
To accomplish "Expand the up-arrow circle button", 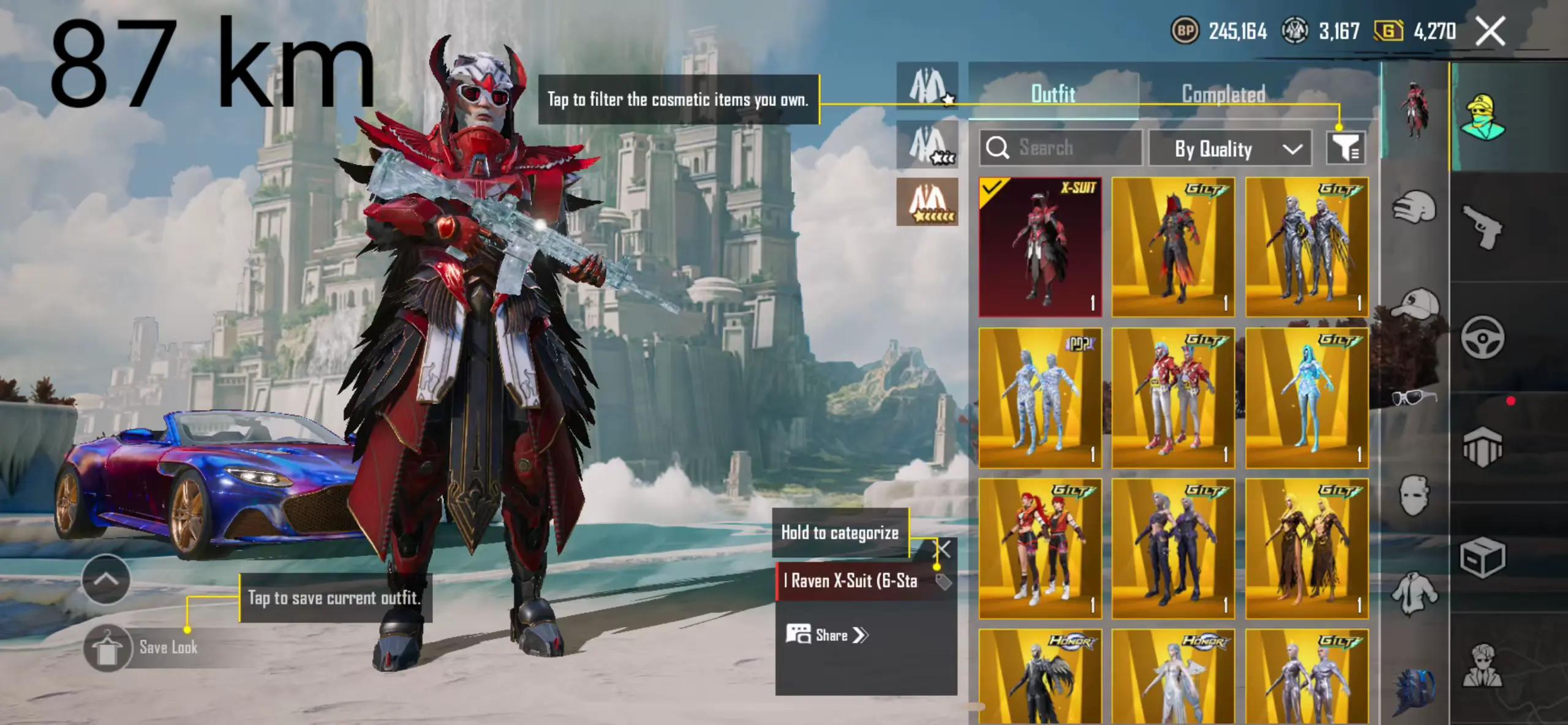I will (x=106, y=579).
